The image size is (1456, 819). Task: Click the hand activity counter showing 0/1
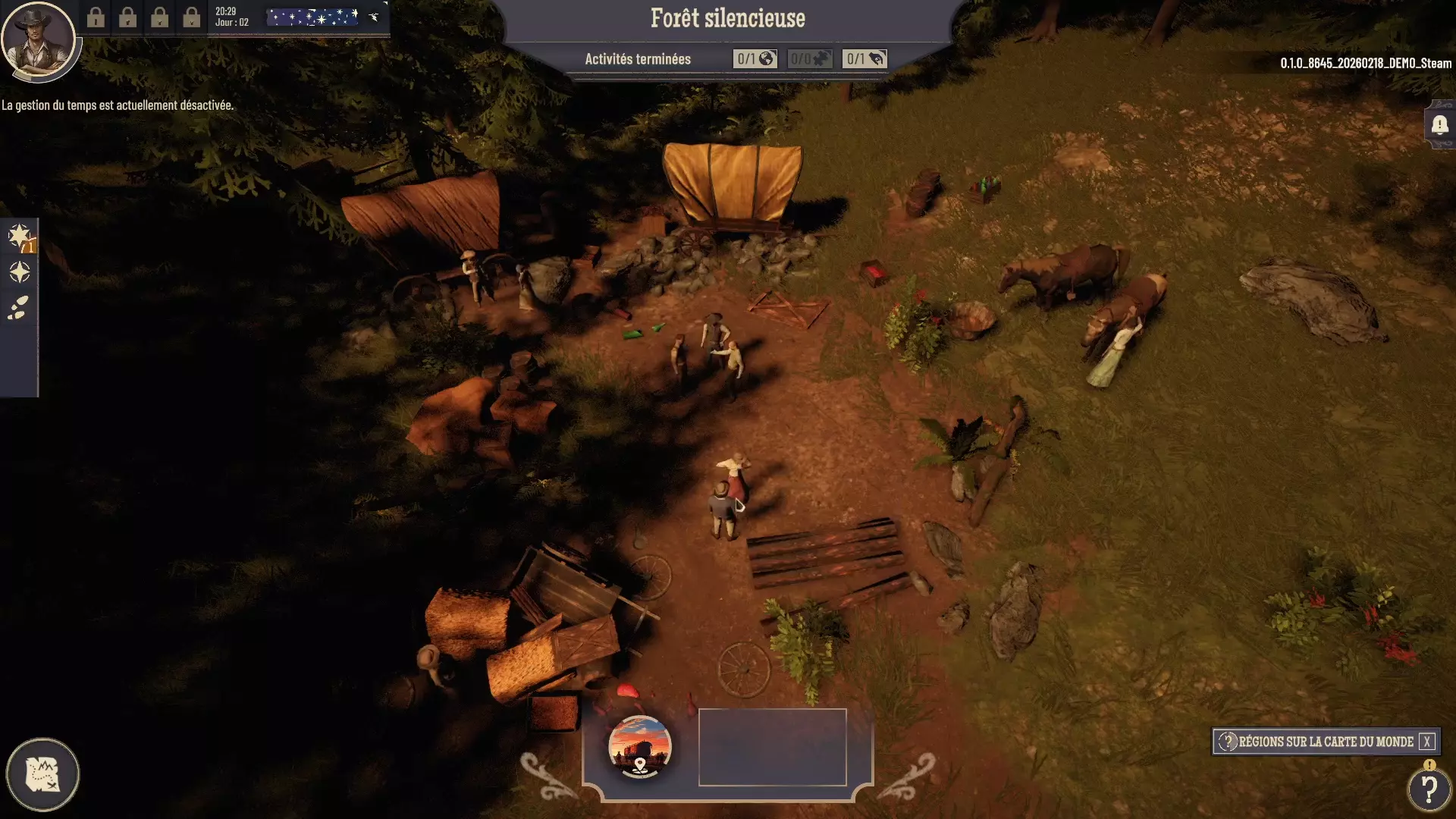(x=865, y=58)
